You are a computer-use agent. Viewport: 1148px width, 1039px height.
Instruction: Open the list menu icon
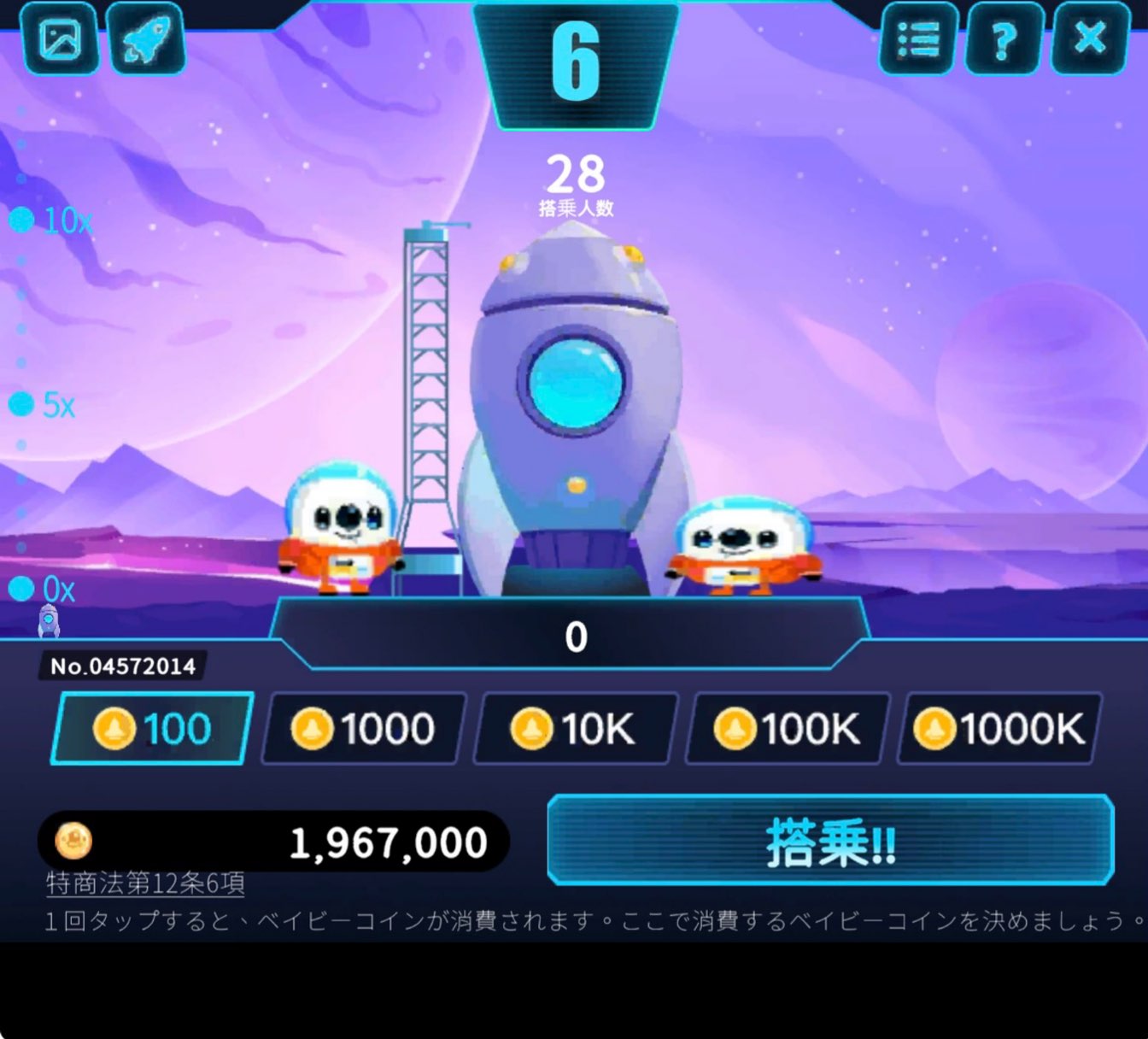pyautogui.click(x=918, y=38)
